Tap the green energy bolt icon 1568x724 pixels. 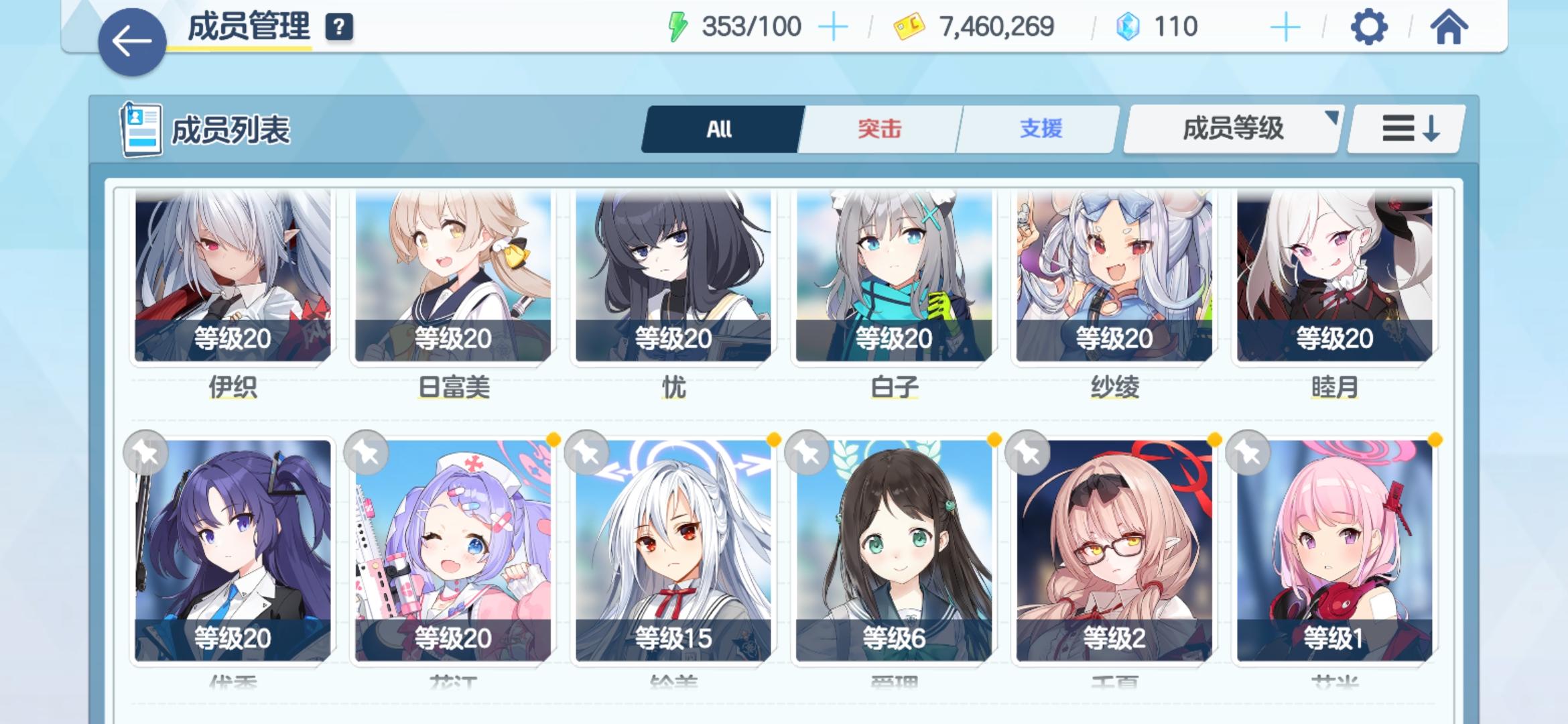679,25
